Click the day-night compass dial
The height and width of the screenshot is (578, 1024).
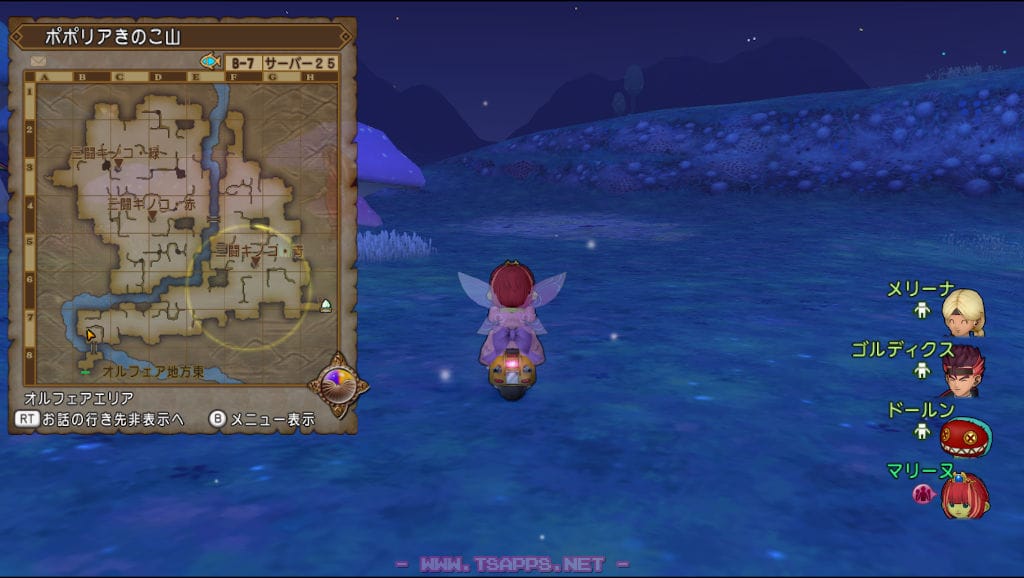click(335, 383)
